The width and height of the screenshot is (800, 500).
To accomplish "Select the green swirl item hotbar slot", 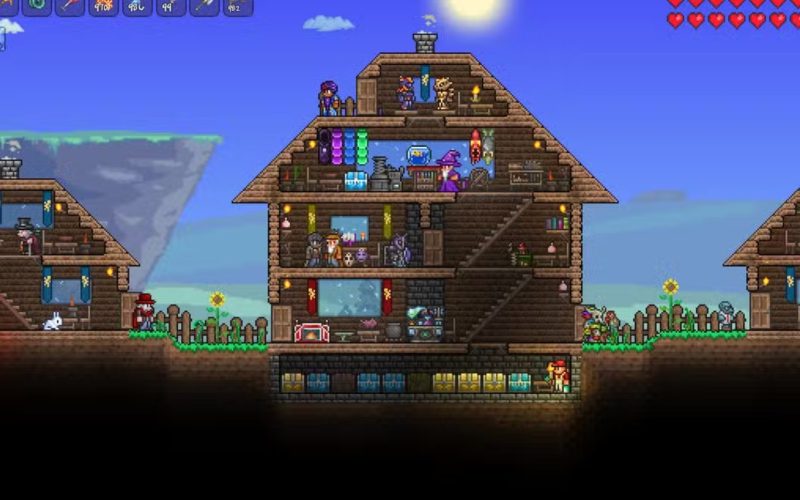I will (x=36, y=6).
